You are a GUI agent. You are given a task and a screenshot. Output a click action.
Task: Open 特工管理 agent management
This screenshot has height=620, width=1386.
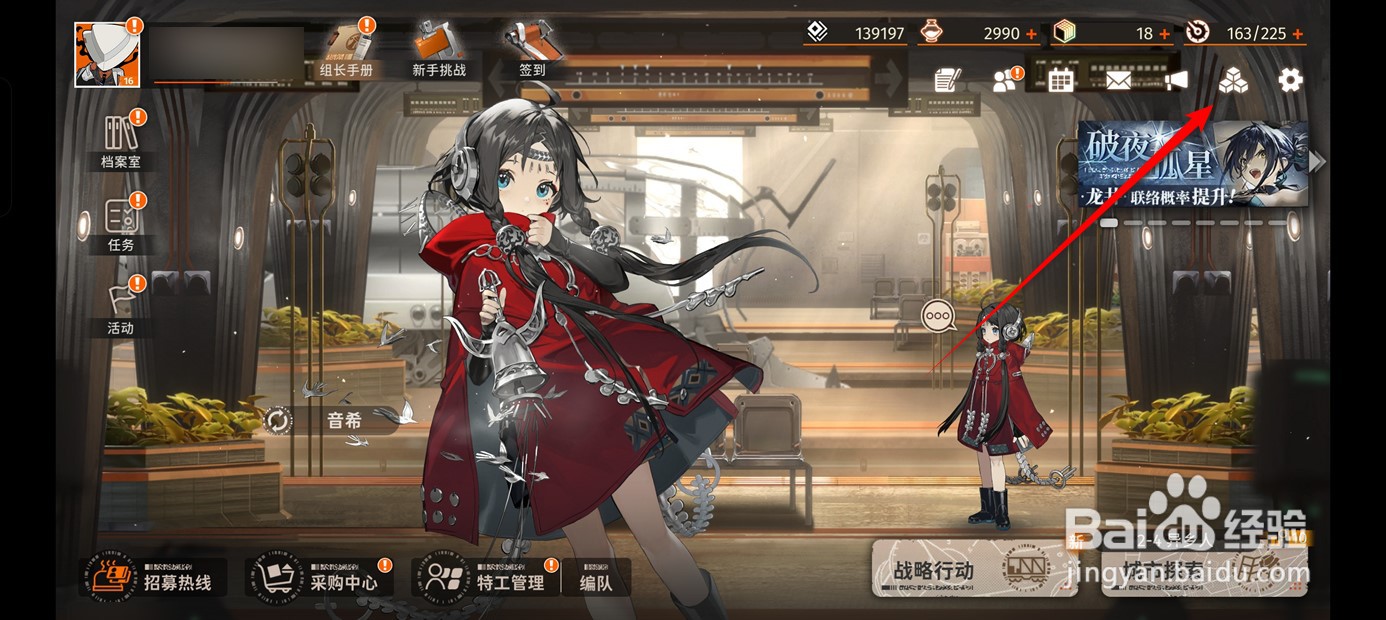[485, 579]
